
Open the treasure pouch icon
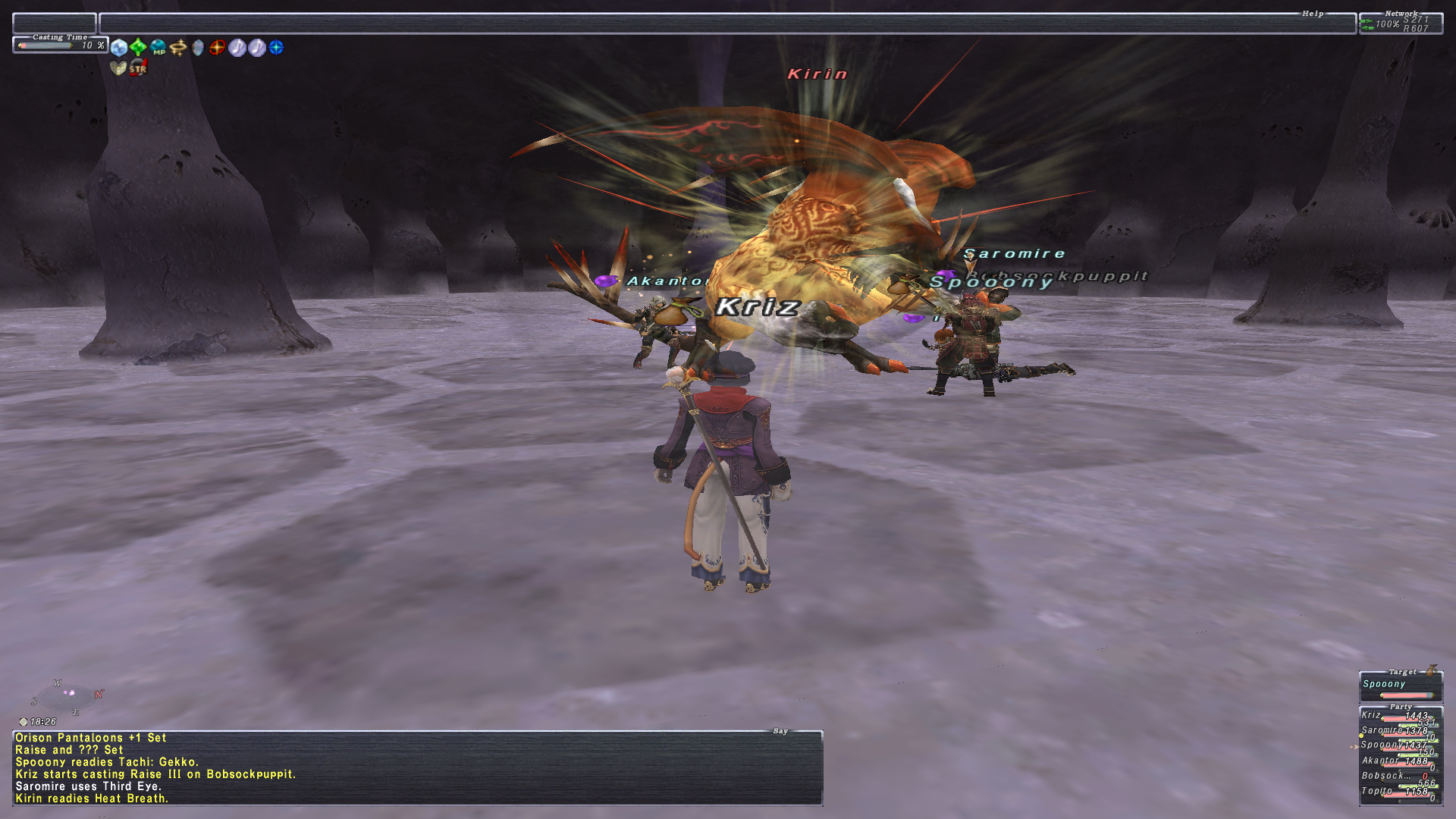click(1431, 670)
